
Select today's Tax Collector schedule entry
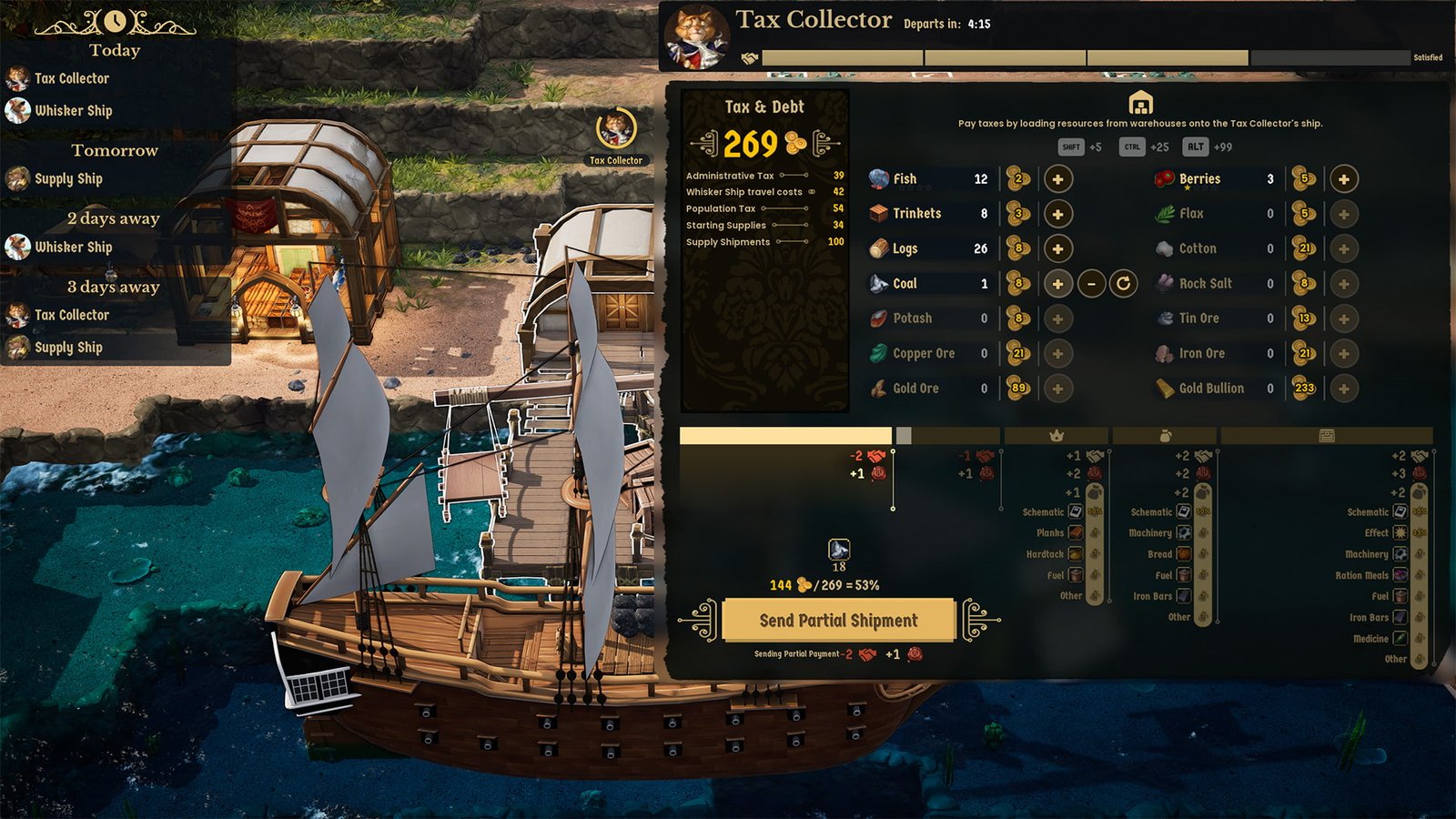(71, 79)
